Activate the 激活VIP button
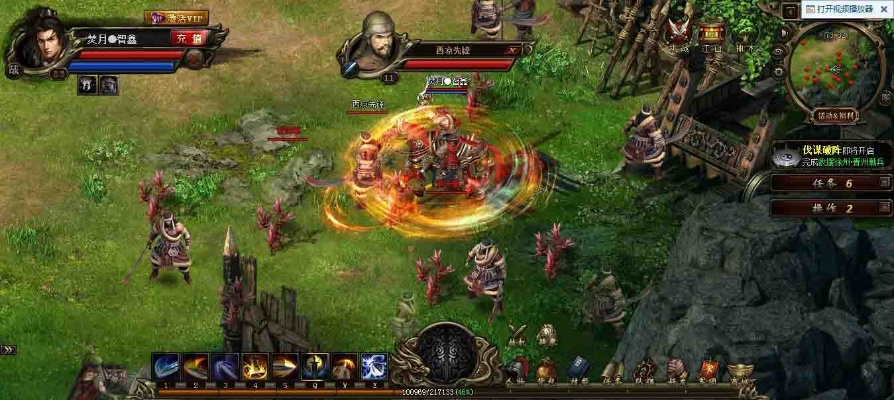The height and width of the screenshot is (400, 894). tap(176, 17)
